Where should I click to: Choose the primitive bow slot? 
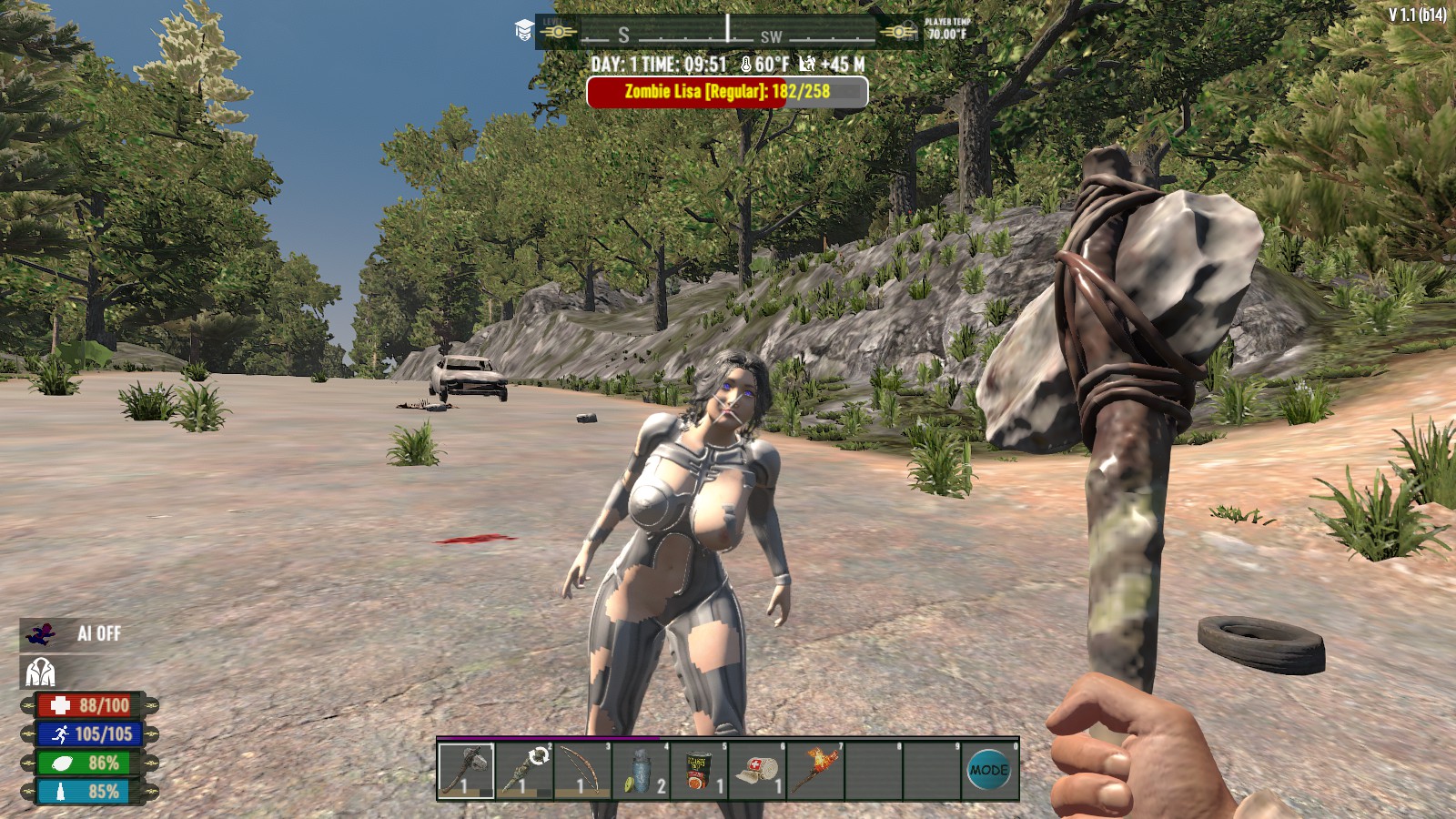[582, 770]
